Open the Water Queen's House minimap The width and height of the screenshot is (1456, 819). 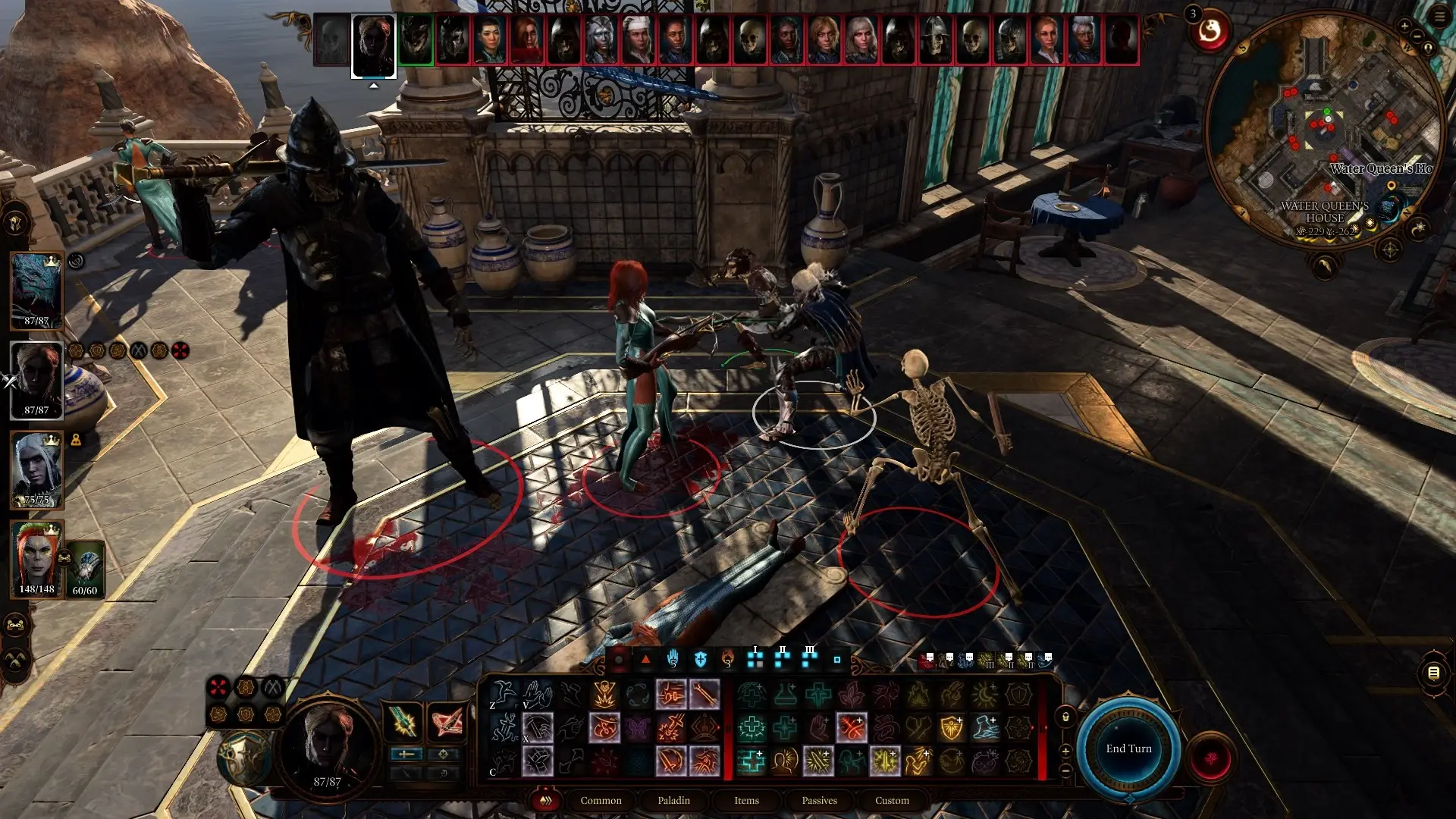coord(1323,129)
